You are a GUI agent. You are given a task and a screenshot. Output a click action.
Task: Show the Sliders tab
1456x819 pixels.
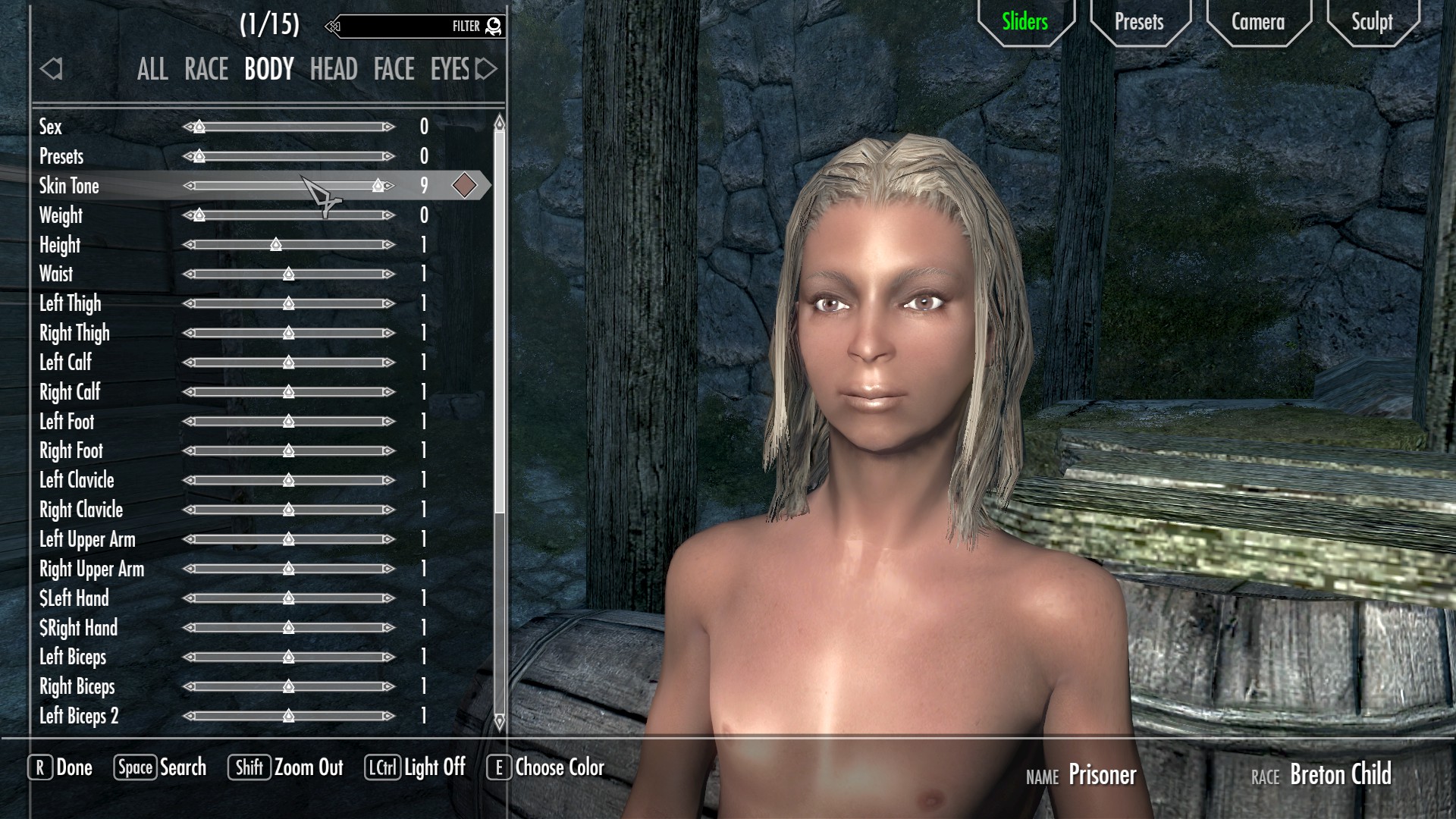click(x=1025, y=22)
